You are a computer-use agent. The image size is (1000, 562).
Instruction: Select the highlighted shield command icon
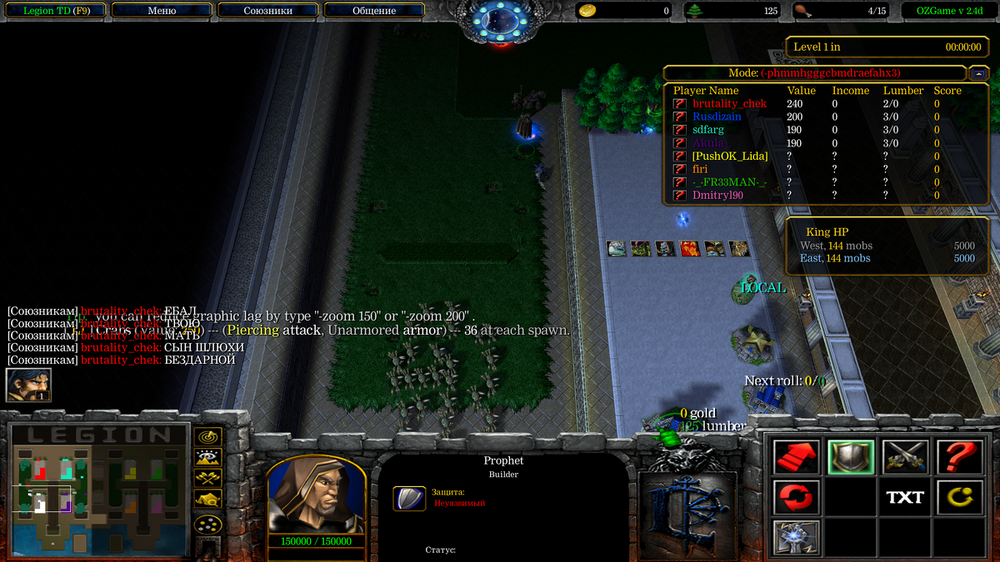click(x=851, y=457)
